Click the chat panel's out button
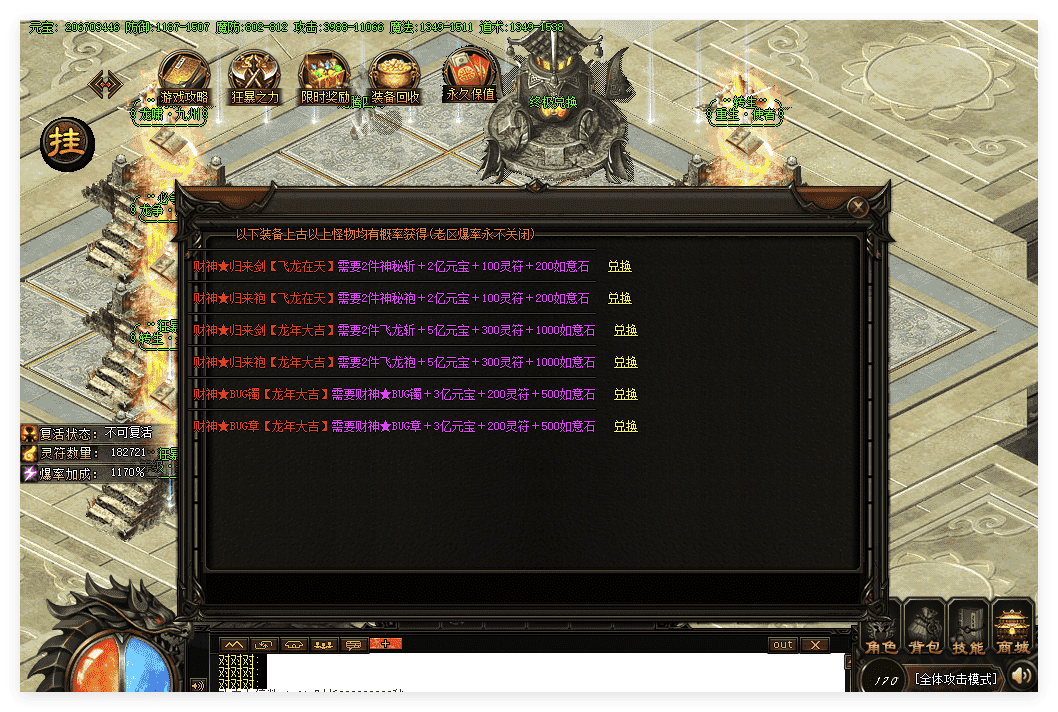Image resolution: width=1058 pixels, height=712 pixels. [783, 645]
